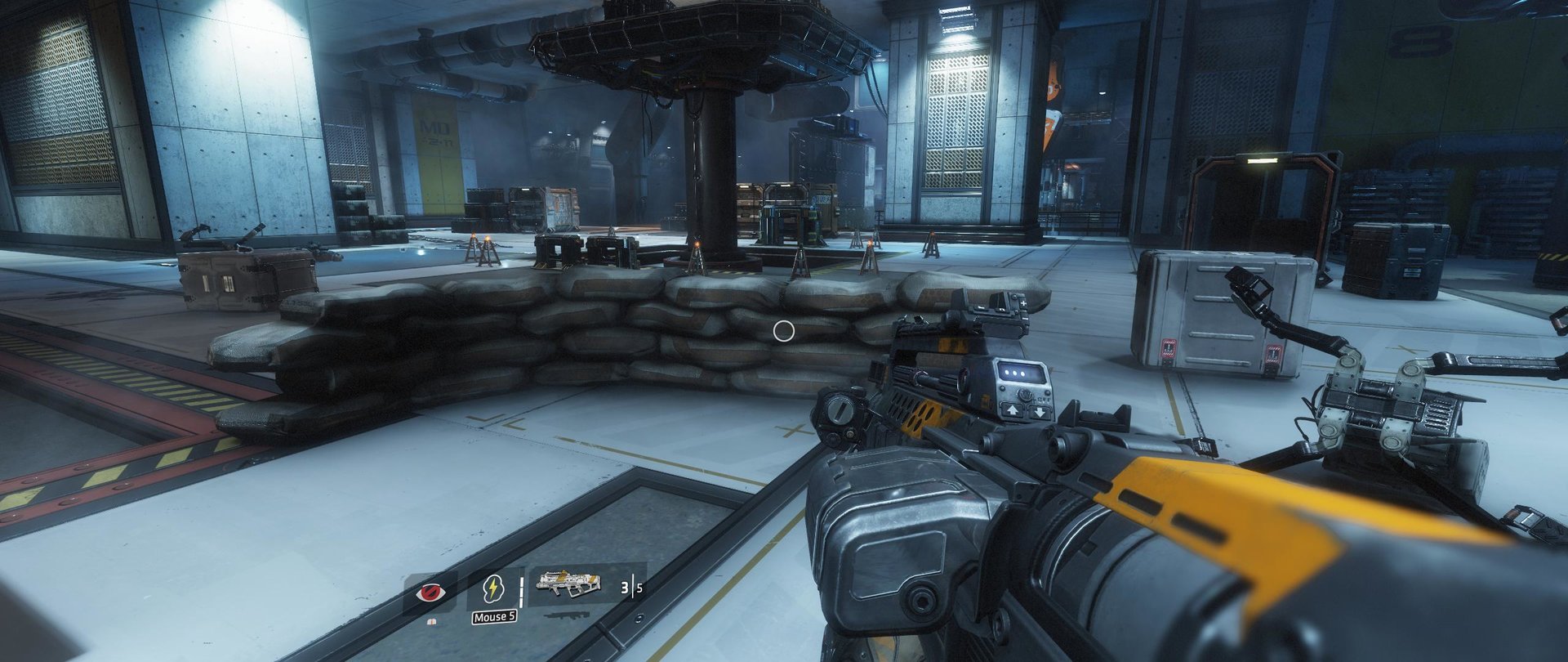This screenshot has width=1568, height=662.
Task: Activate the lightning bolt ability icon
Action: 493,589
